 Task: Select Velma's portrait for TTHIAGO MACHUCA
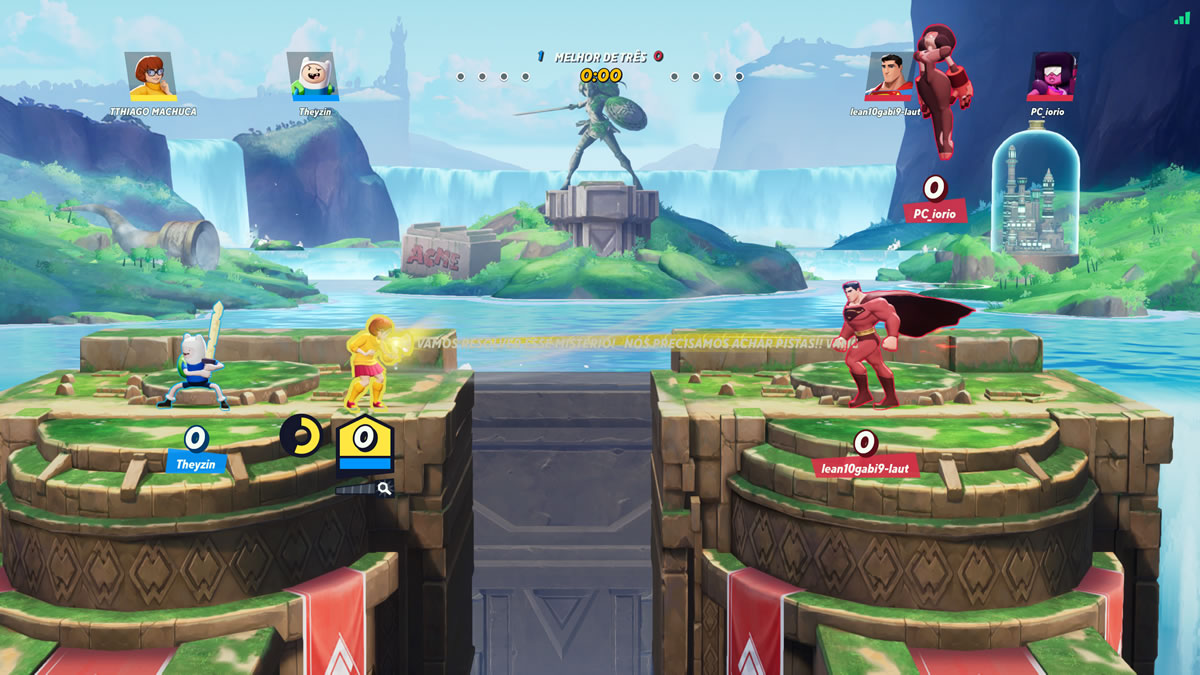pyautogui.click(x=152, y=77)
